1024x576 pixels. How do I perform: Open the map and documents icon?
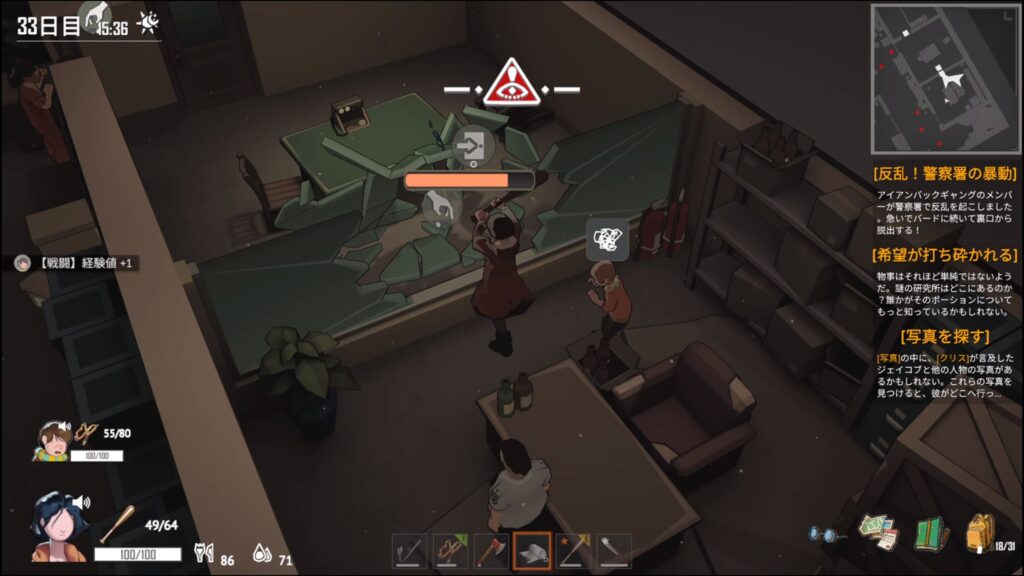pyautogui.click(x=878, y=534)
